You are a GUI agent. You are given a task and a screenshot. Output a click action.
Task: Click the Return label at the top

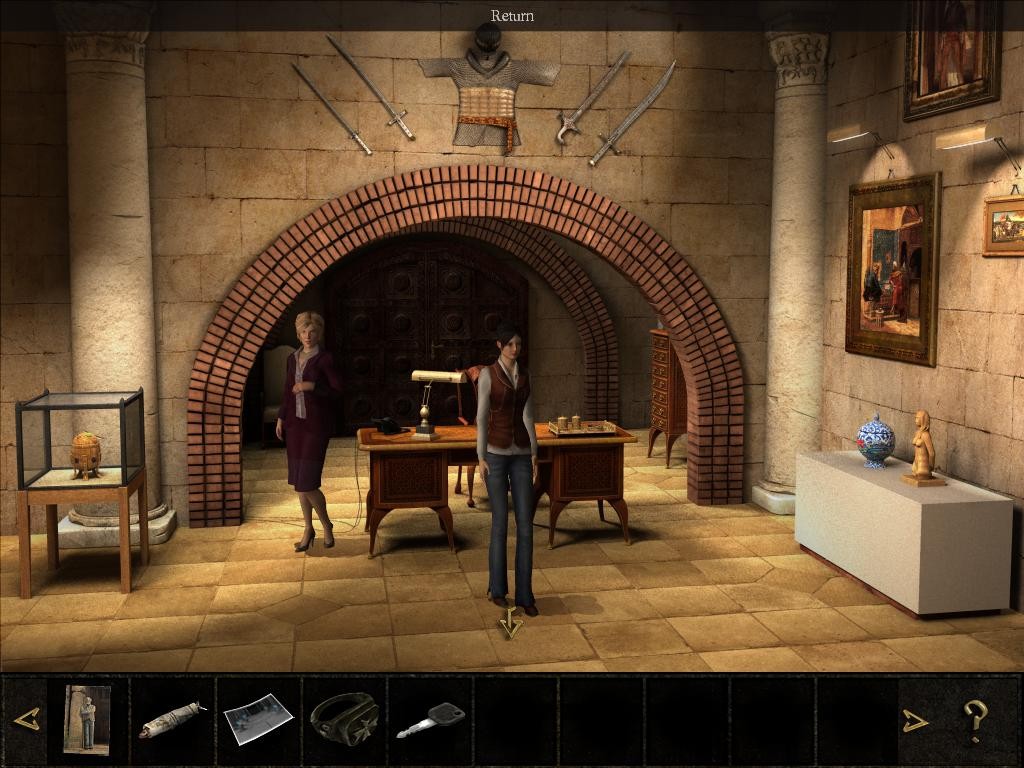[512, 15]
